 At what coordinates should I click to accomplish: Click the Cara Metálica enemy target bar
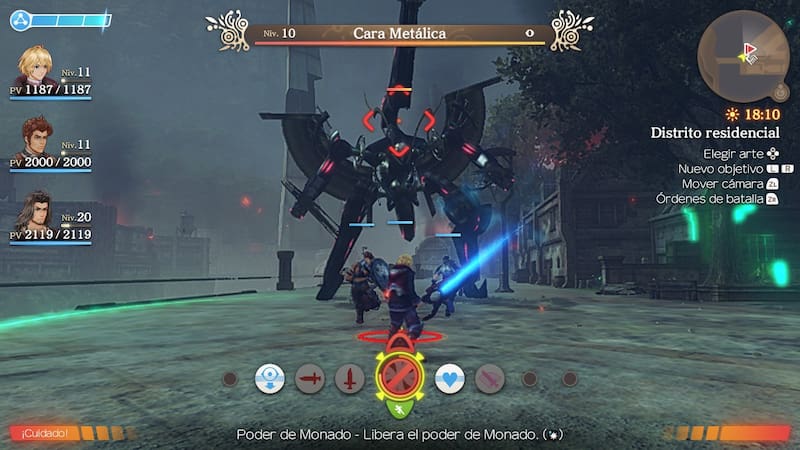pos(399,33)
